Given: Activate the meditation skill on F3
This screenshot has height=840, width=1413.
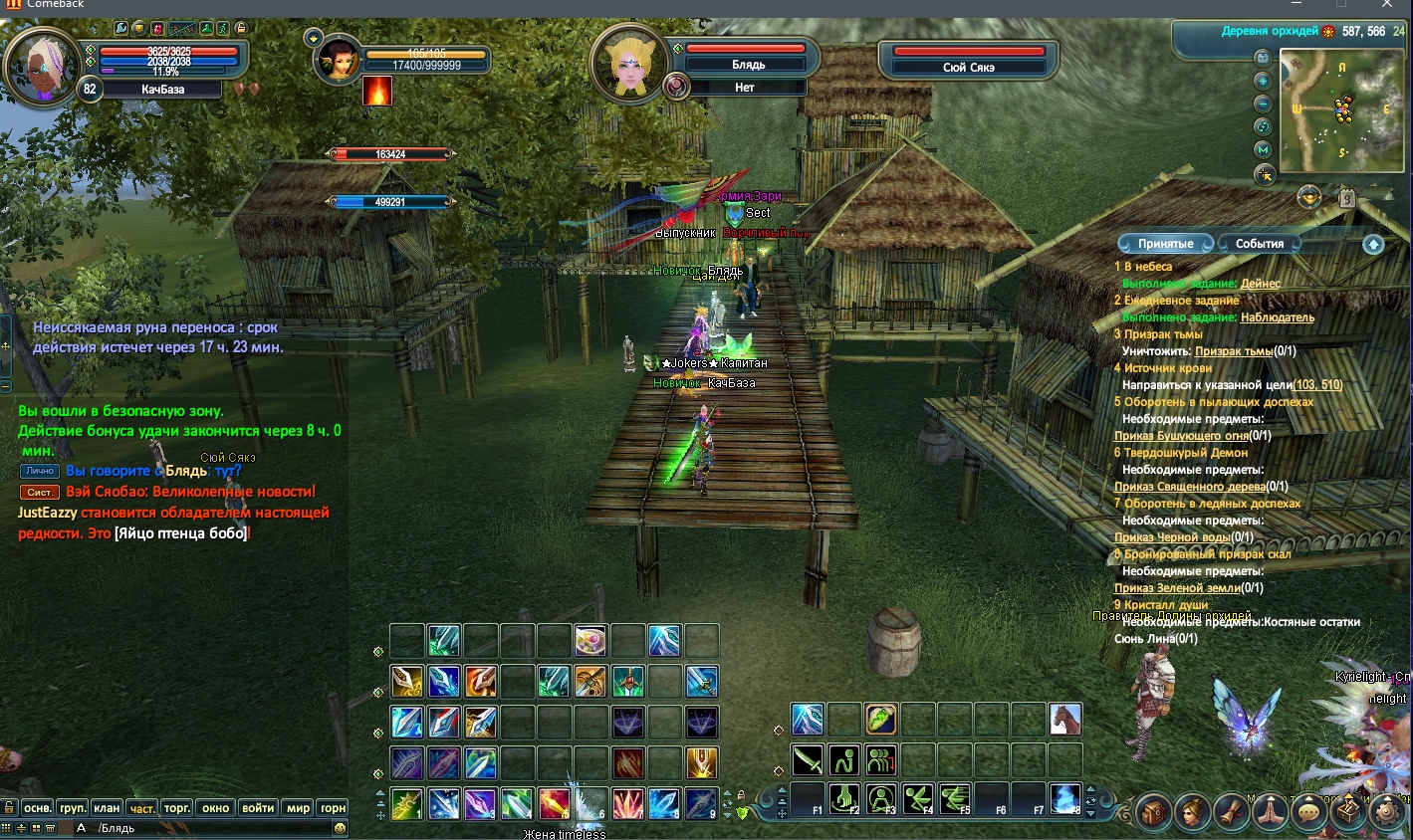Looking at the screenshot, I should click(x=881, y=798).
